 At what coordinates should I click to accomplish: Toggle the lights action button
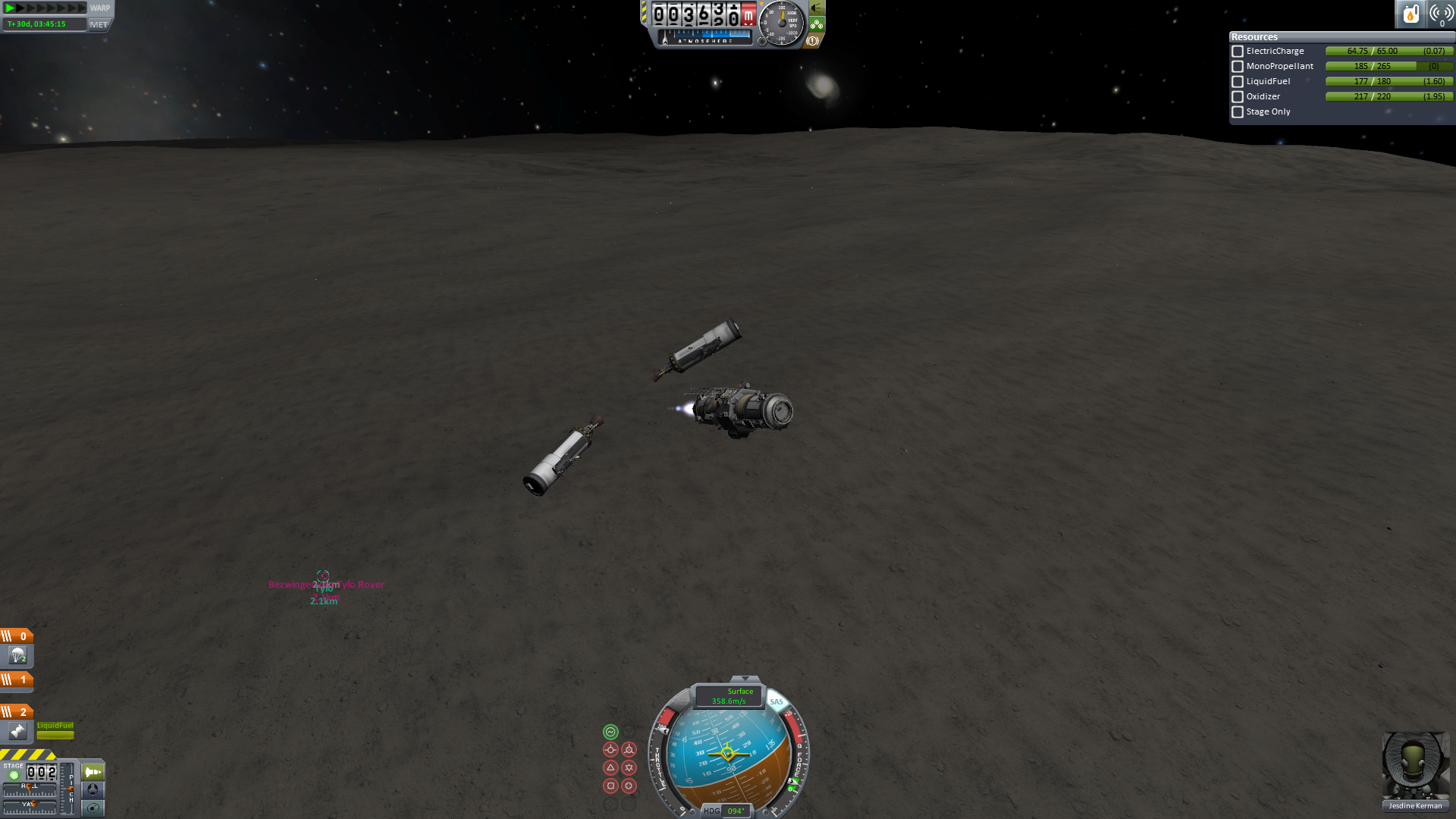(817, 8)
